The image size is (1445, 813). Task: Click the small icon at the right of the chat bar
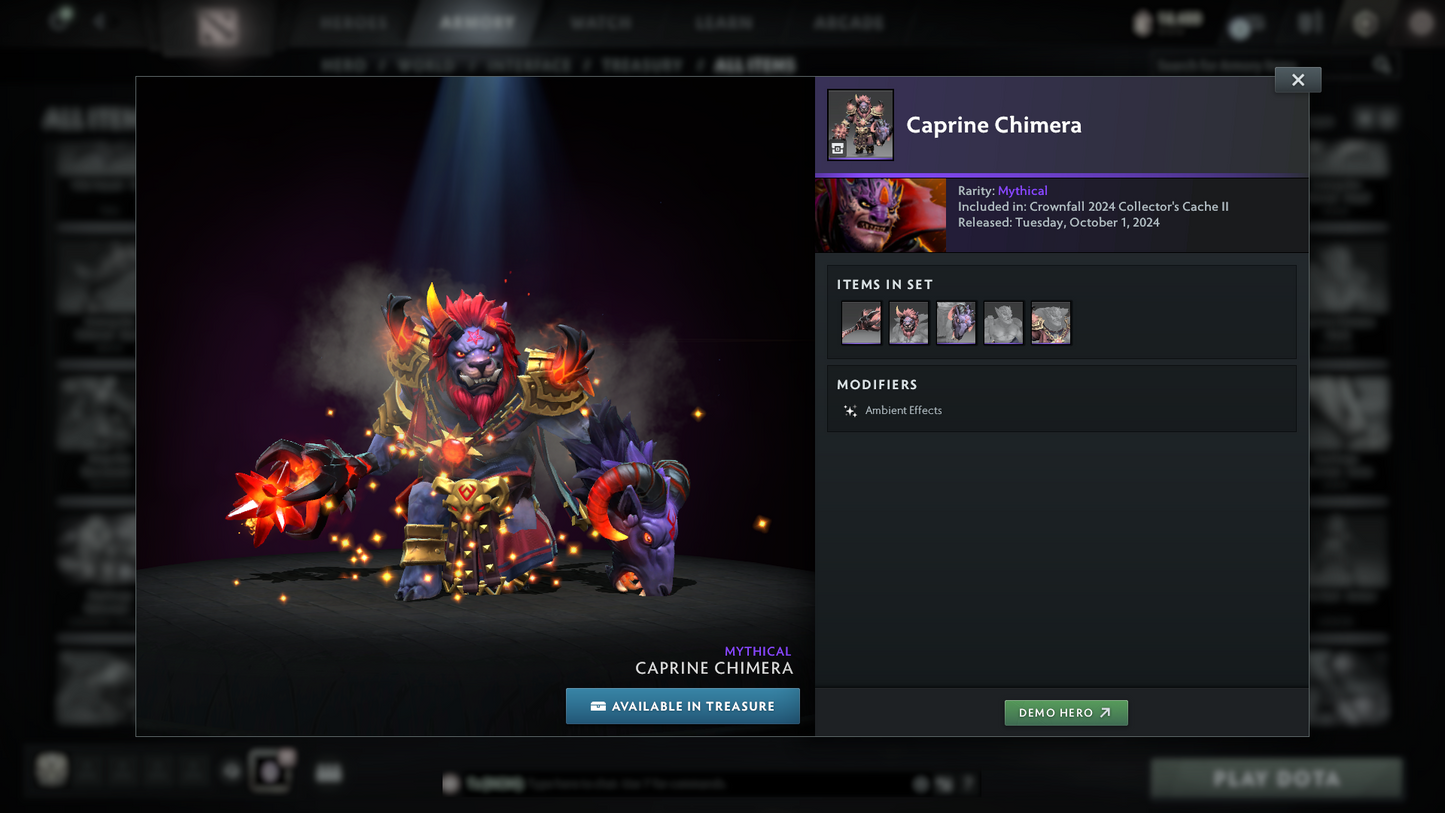coord(966,784)
